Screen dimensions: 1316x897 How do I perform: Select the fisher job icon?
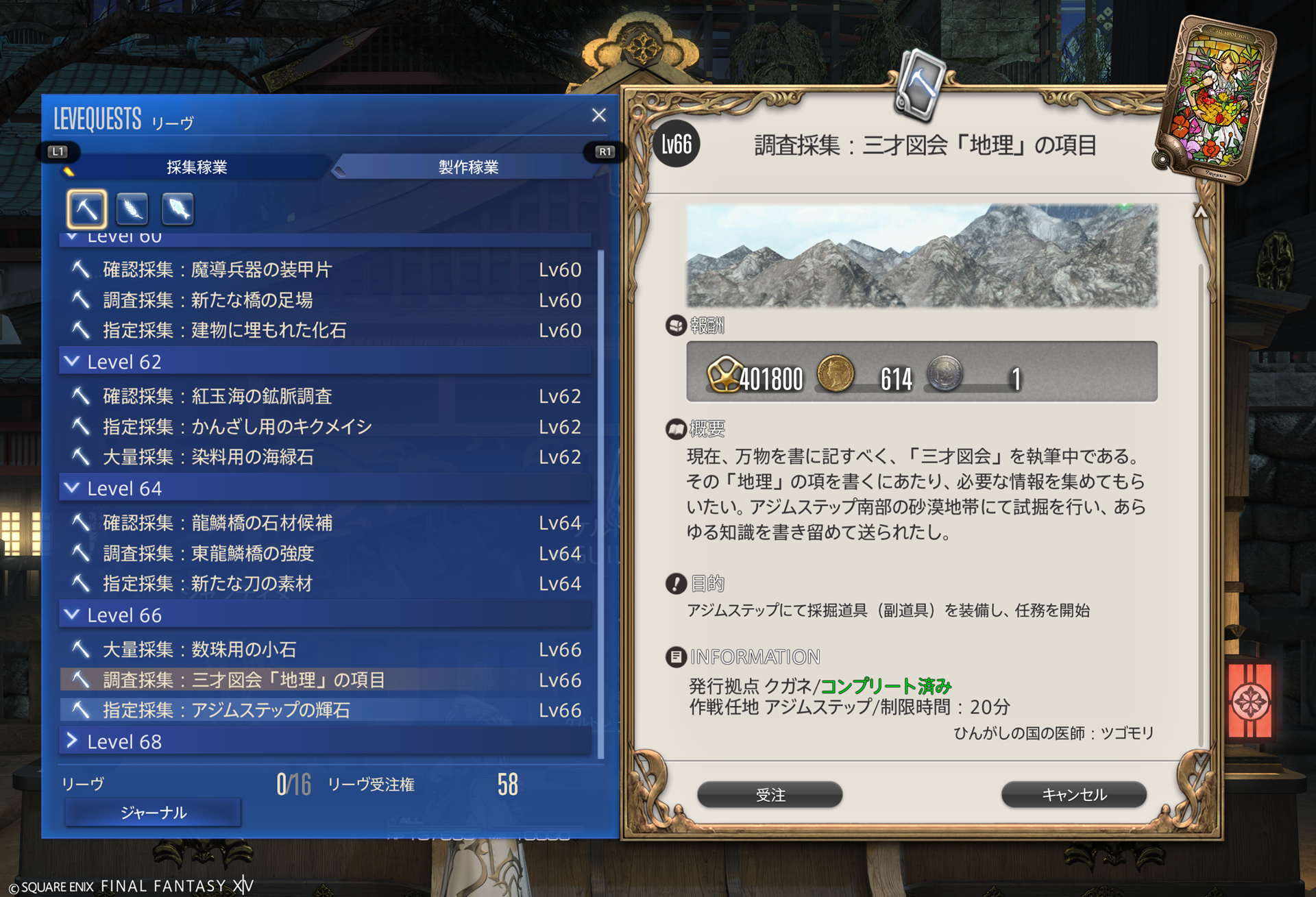tap(178, 208)
